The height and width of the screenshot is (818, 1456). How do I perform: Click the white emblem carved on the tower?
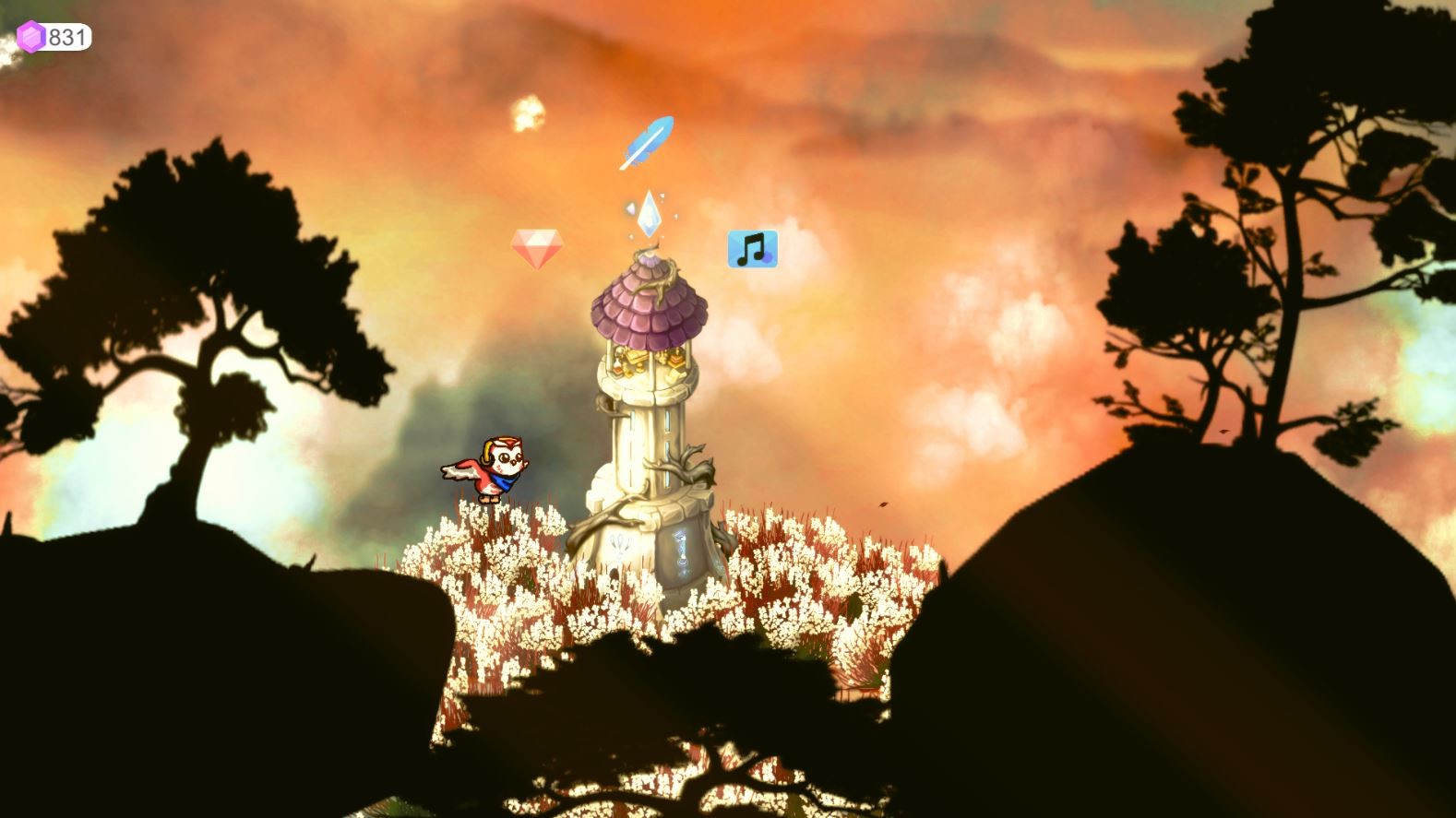[619, 542]
